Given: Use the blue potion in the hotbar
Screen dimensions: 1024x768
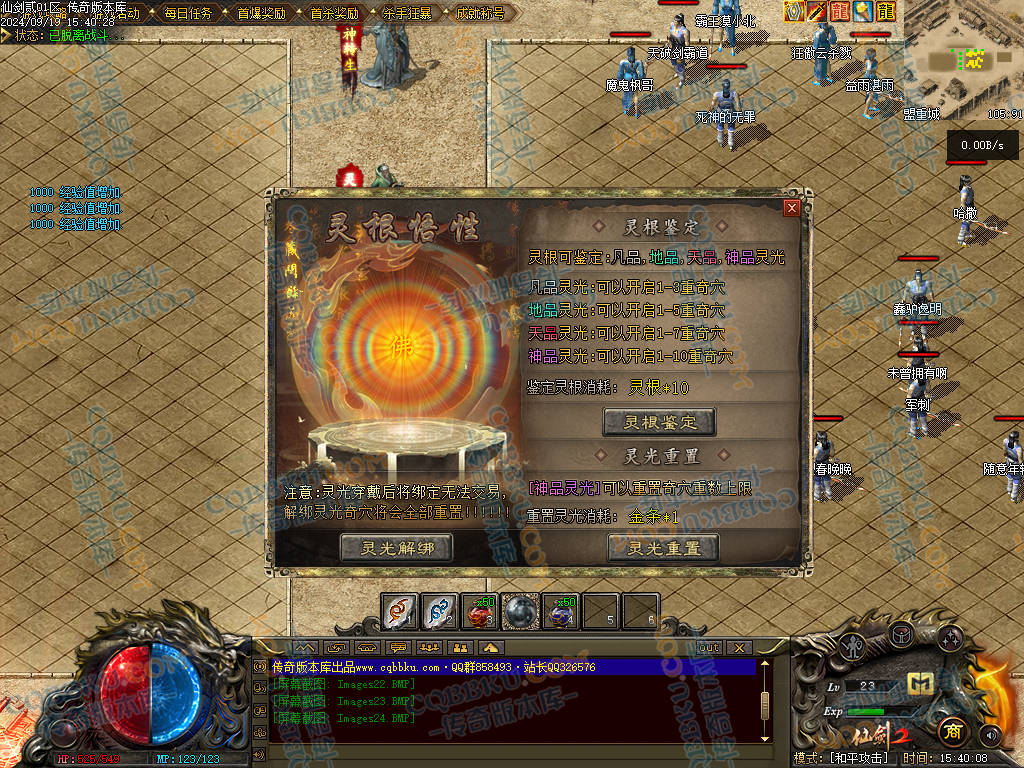Looking at the screenshot, I should pos(560,611).
